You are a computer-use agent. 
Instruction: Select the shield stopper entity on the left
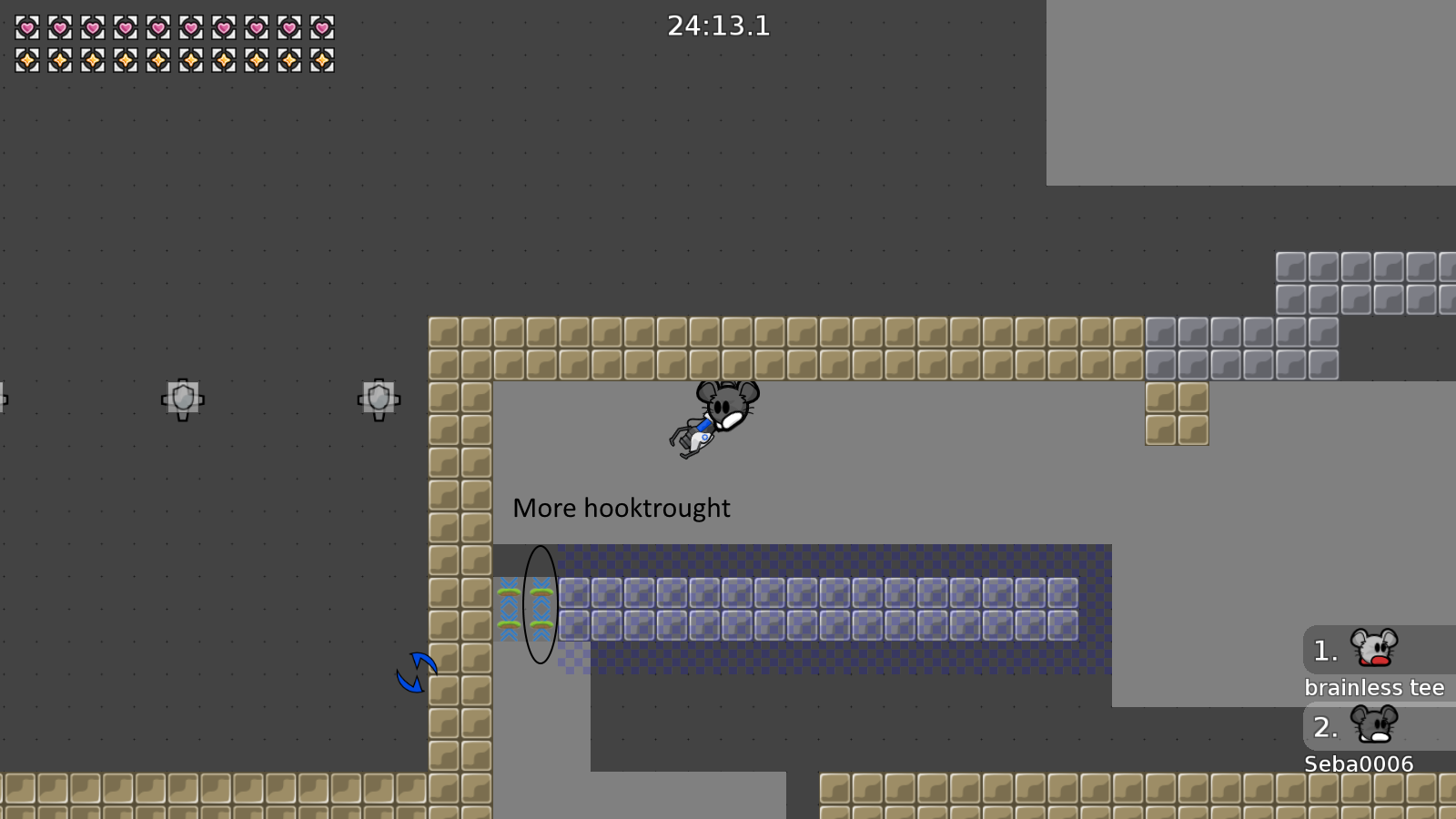point(183,398)
